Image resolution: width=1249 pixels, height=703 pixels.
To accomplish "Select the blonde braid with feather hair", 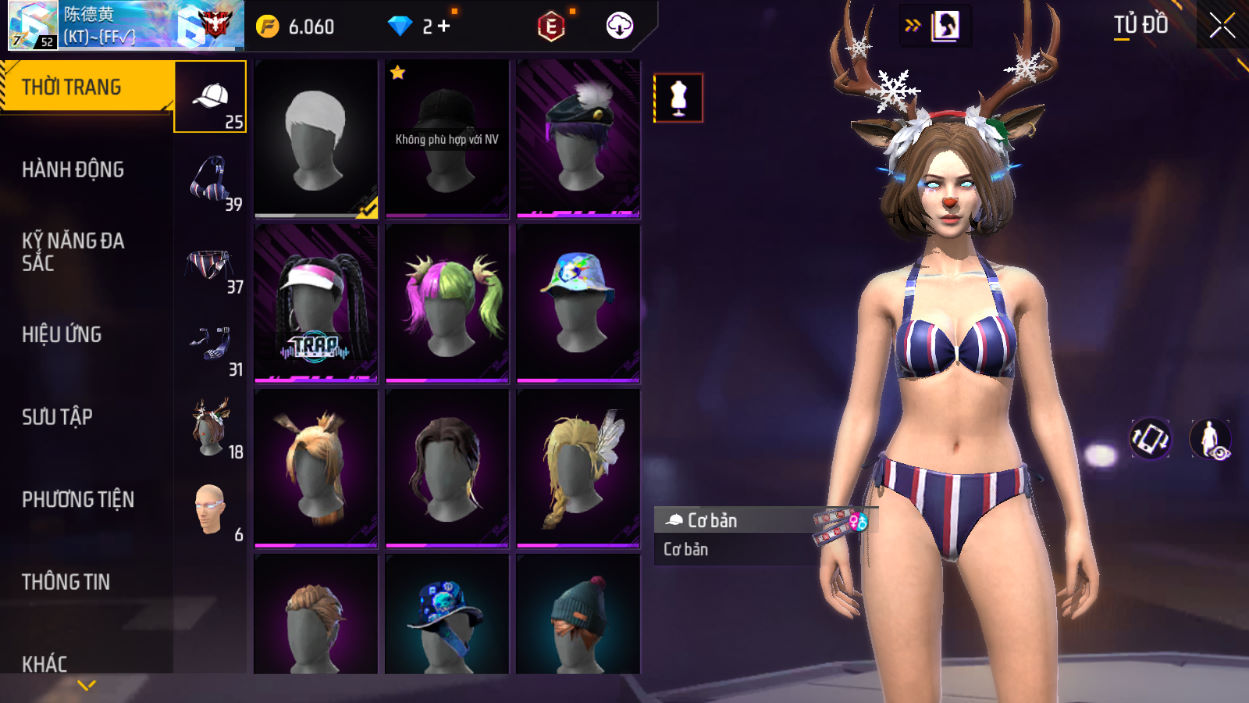I will pyautogui.click(x=578, y=467).
